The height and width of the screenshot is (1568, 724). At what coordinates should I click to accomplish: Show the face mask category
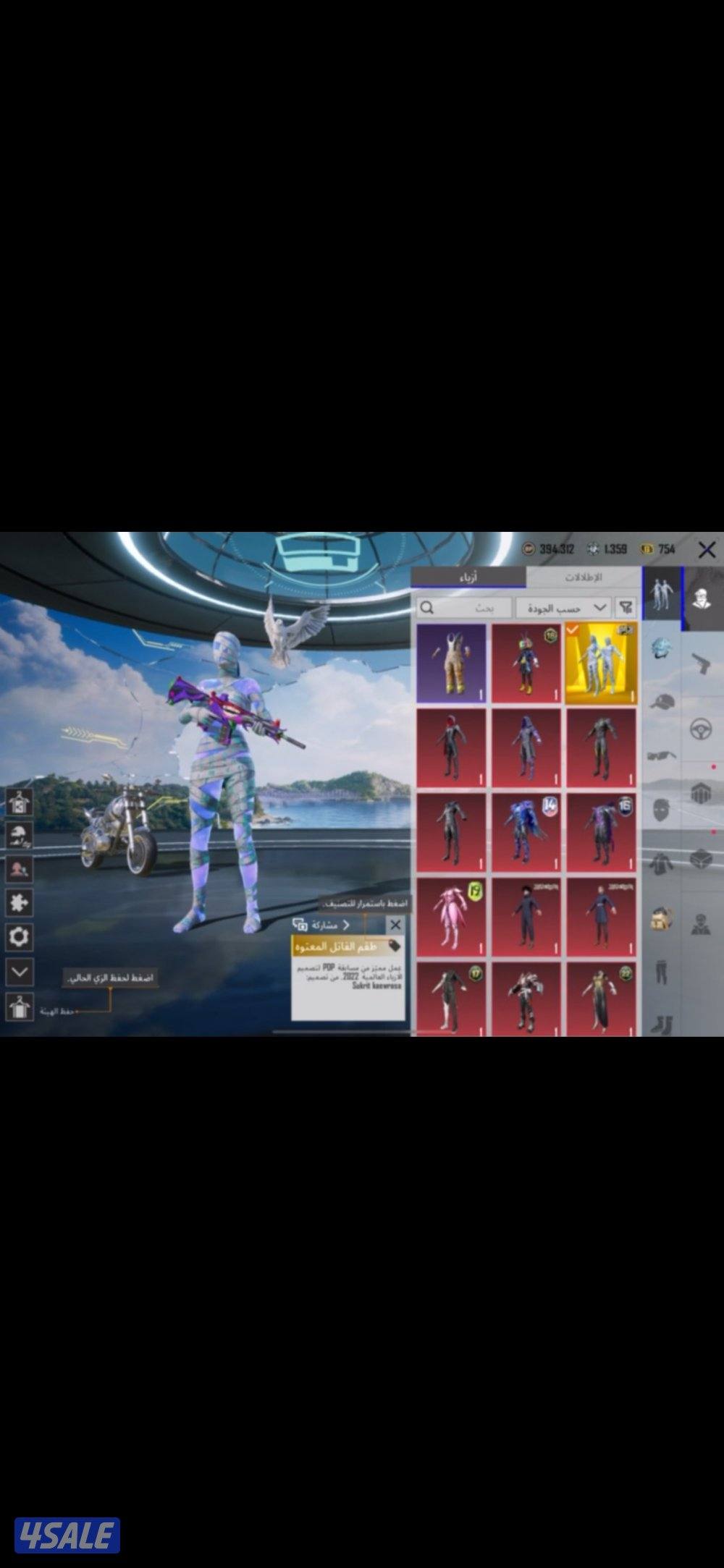(x=662, y=809)
